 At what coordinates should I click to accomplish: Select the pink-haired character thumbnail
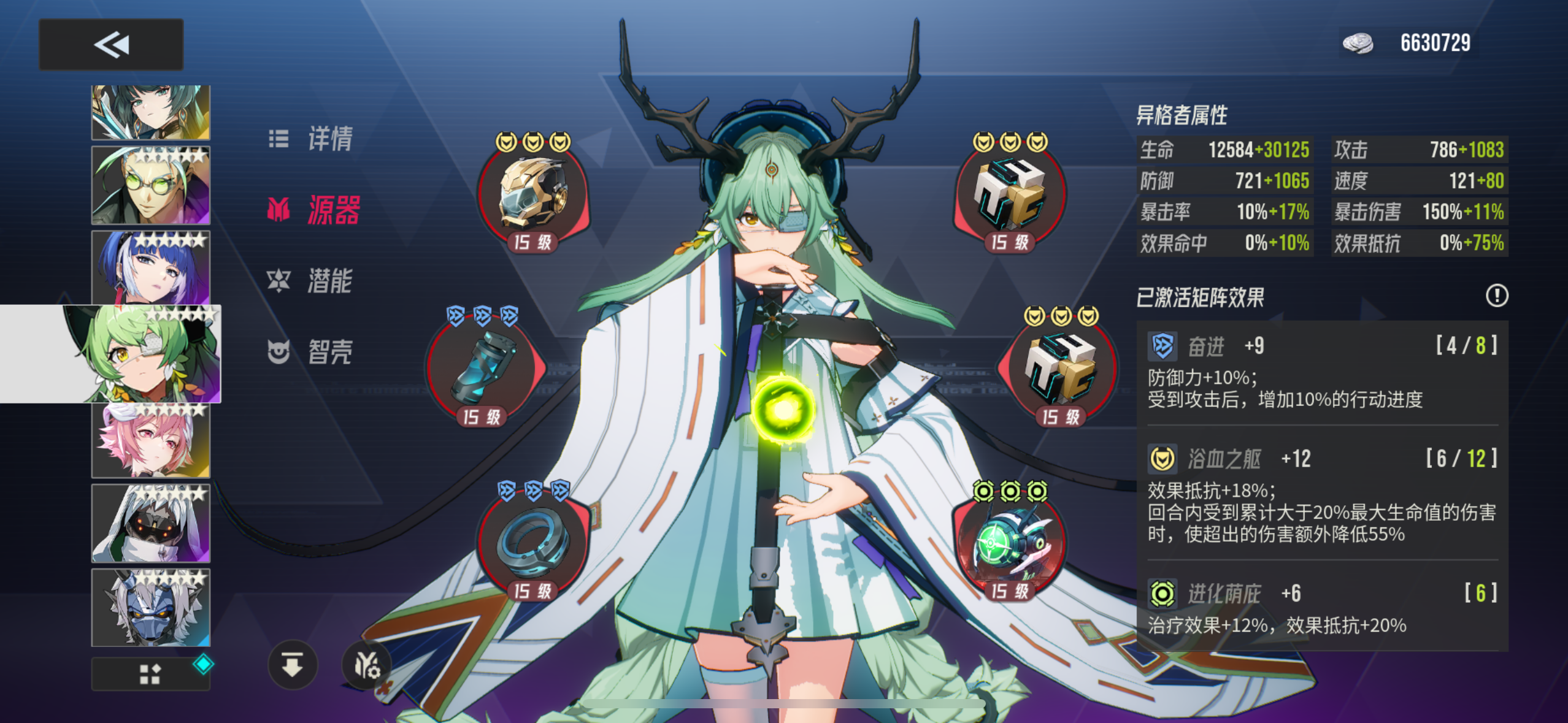[x=150, y=439]
